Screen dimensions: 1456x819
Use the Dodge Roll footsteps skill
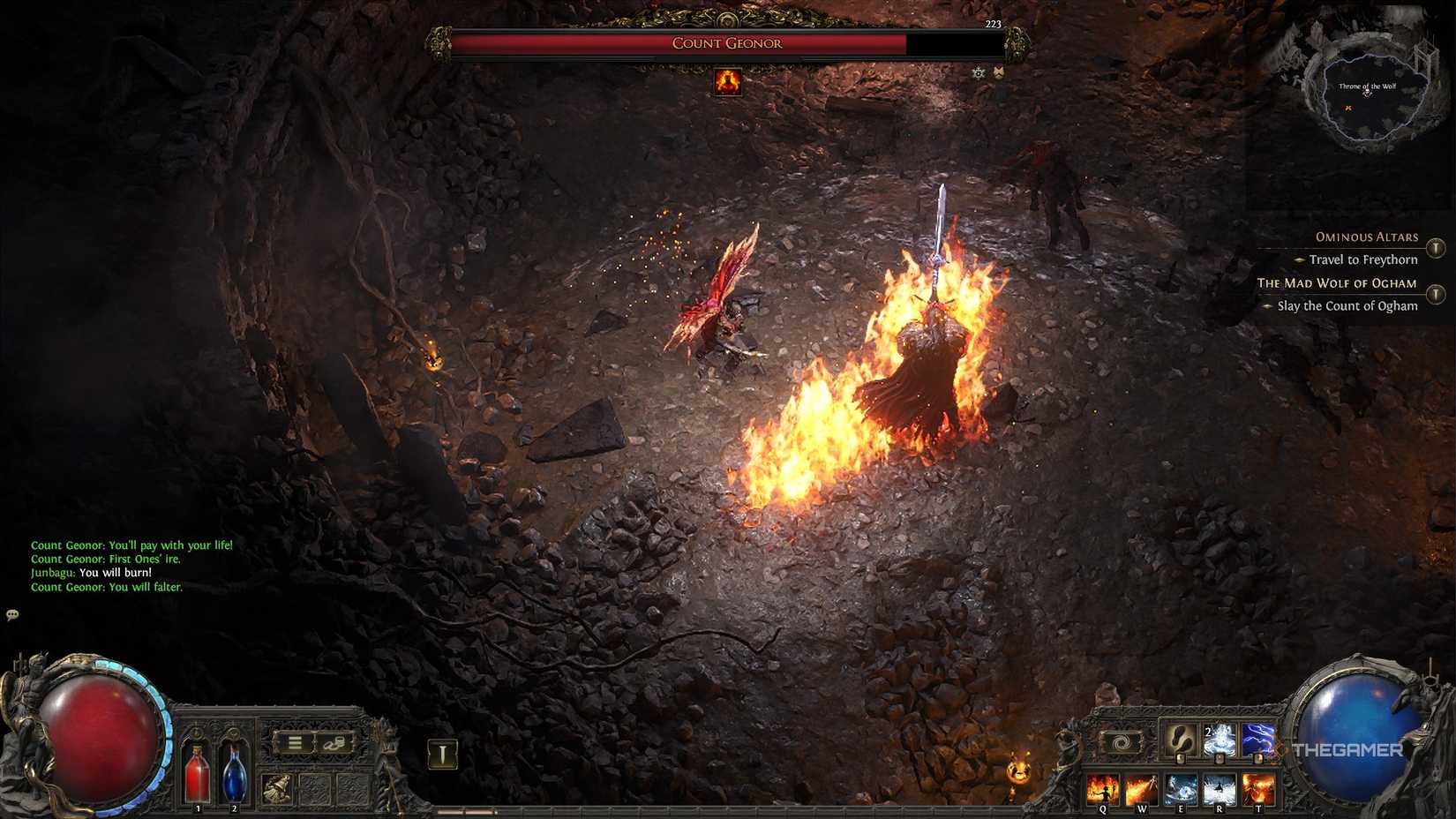[1182, 741]
